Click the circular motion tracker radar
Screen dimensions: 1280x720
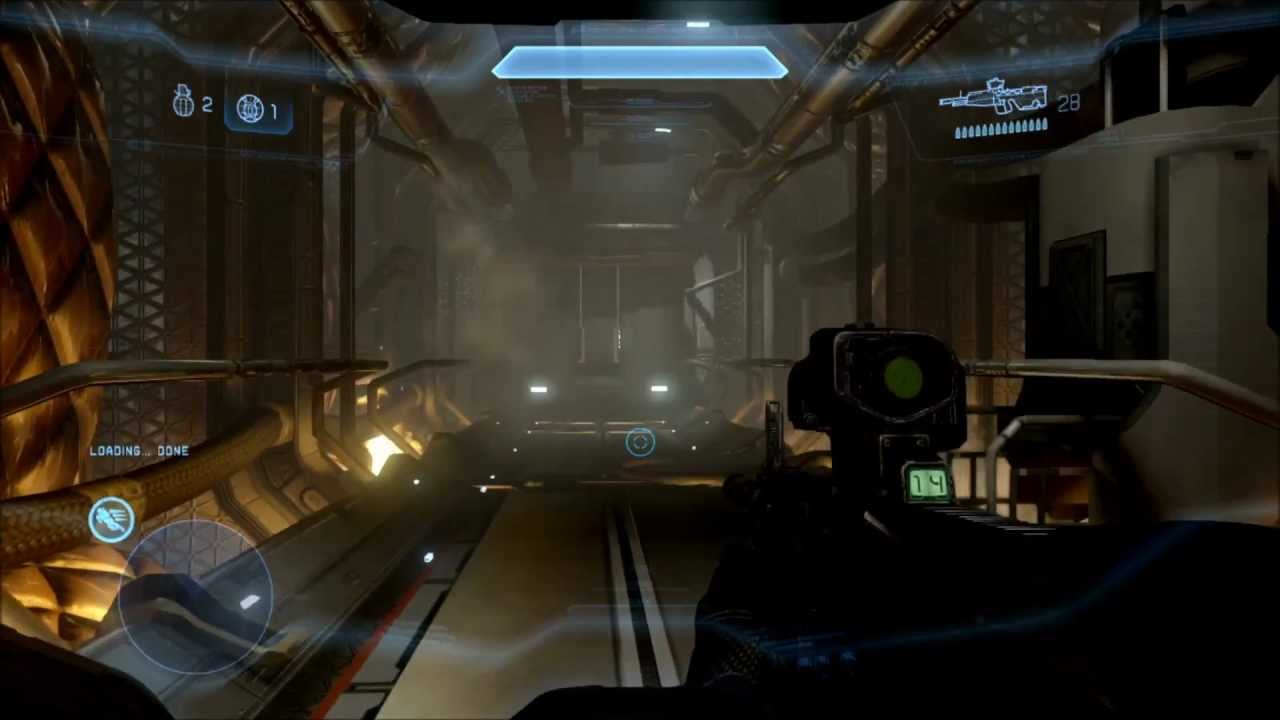[x=196, y=596]
